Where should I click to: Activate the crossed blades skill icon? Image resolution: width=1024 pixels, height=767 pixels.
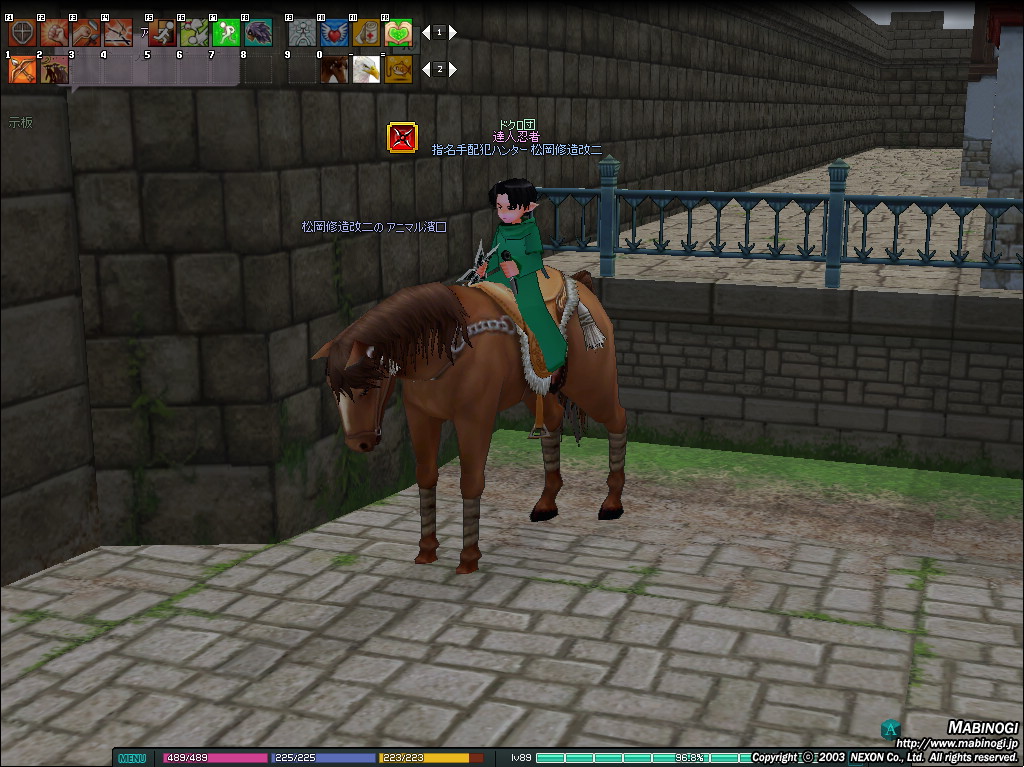pos(118,32)
